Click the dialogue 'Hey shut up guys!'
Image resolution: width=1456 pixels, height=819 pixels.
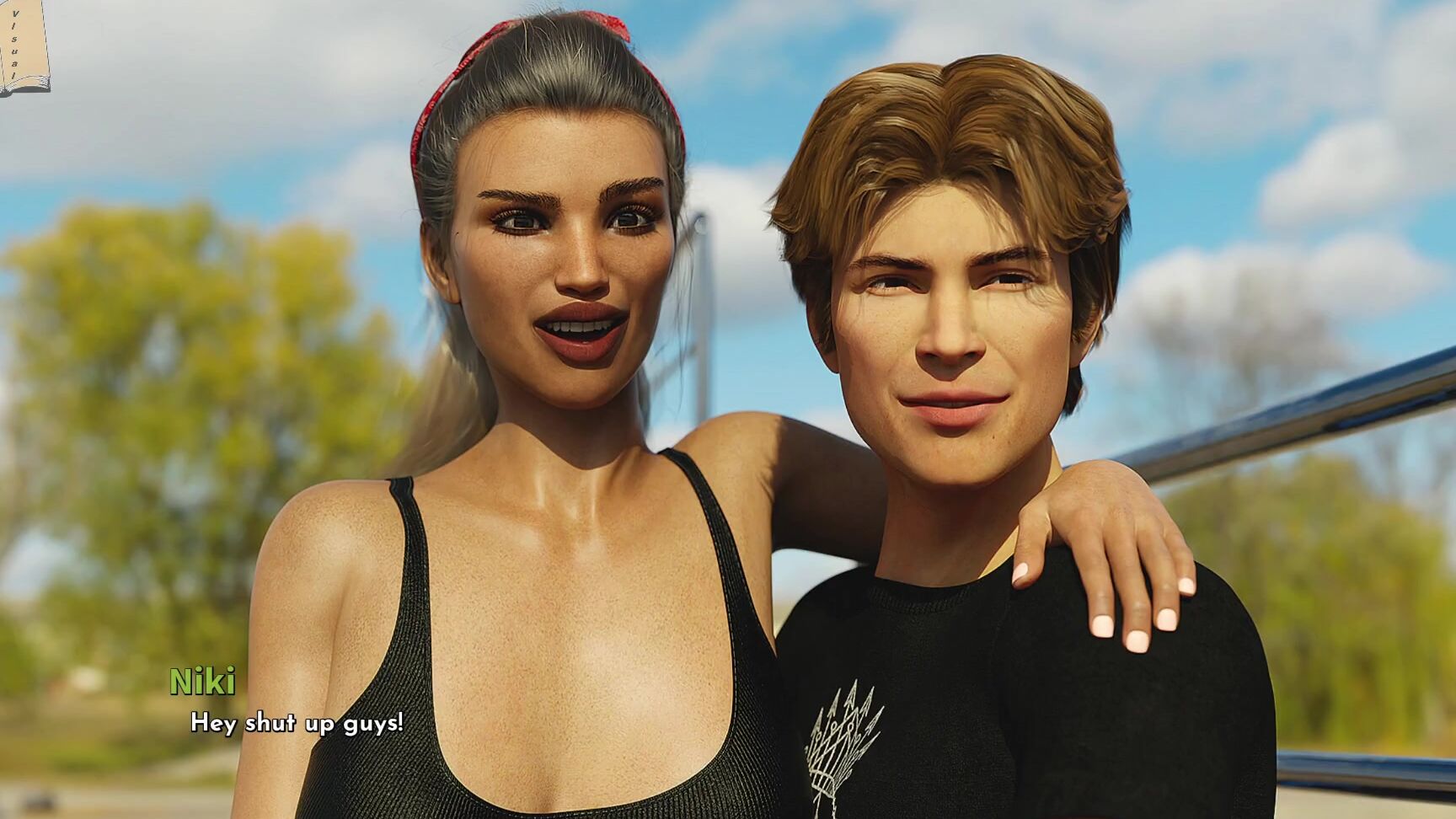point(297,723)
